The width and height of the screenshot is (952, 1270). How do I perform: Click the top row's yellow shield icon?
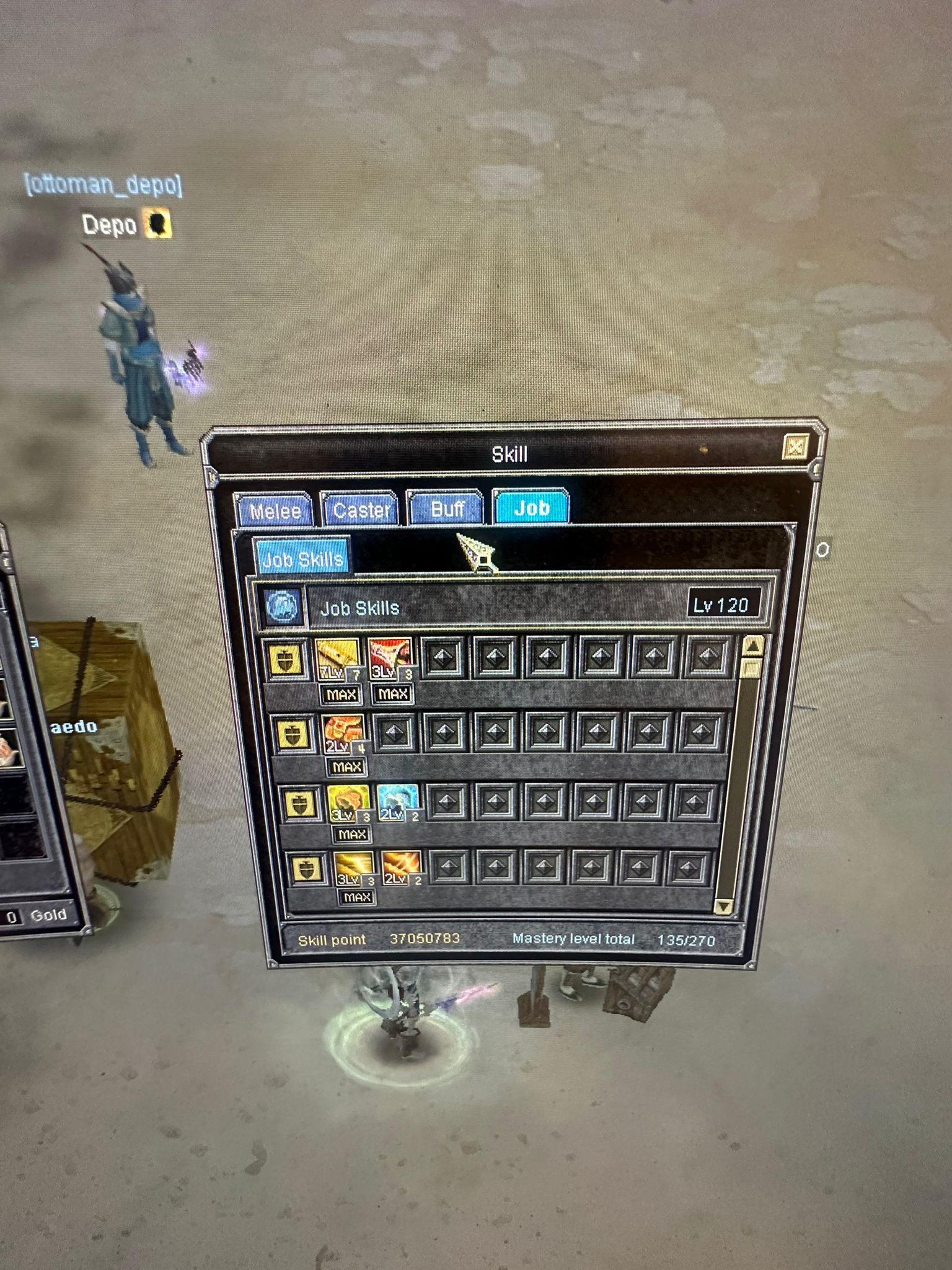click(x=286, y=660)
